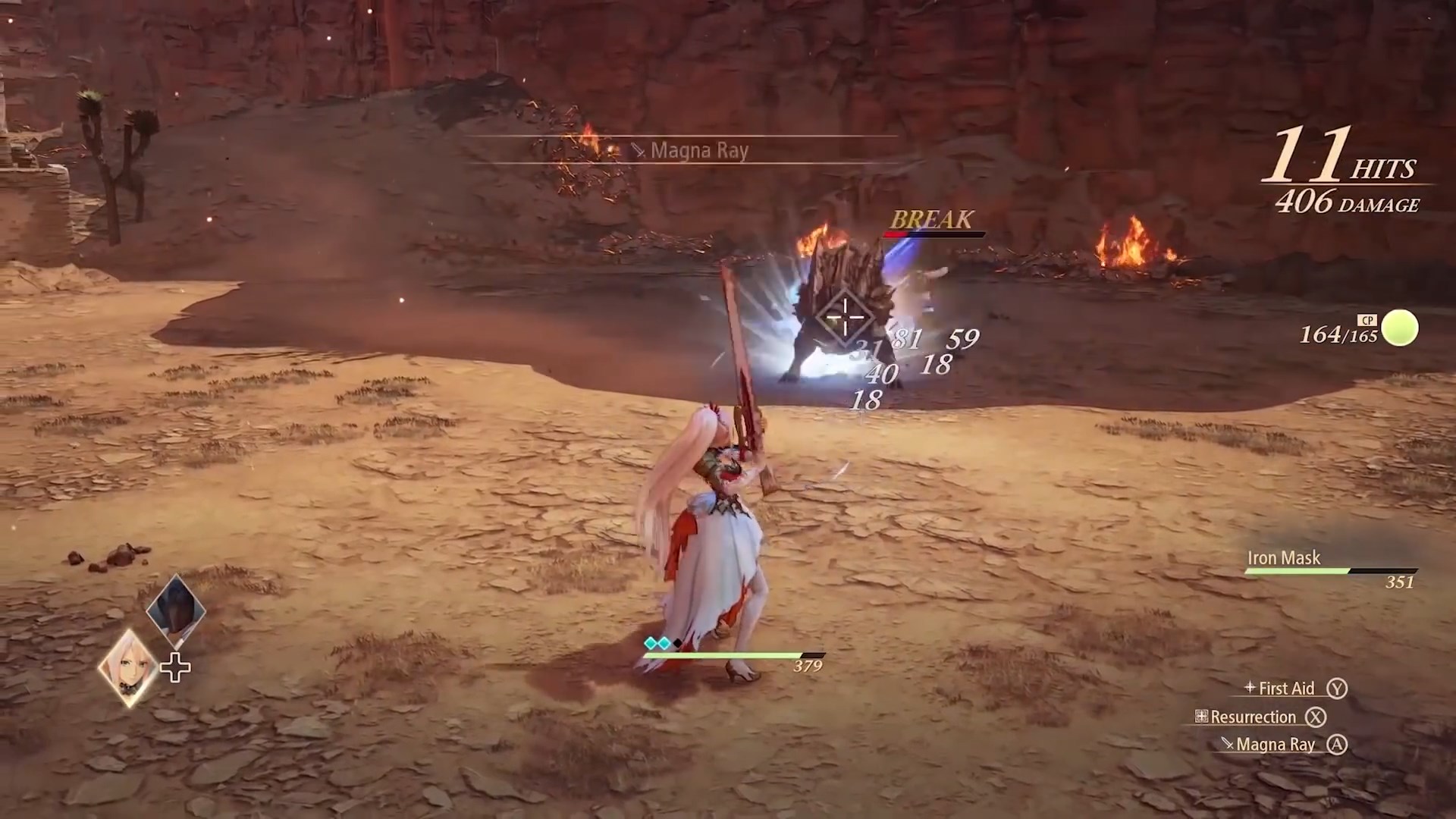Click the feather icon beside the casting bar
Viewport: 1456px width, 819px height.
point(639,149)
